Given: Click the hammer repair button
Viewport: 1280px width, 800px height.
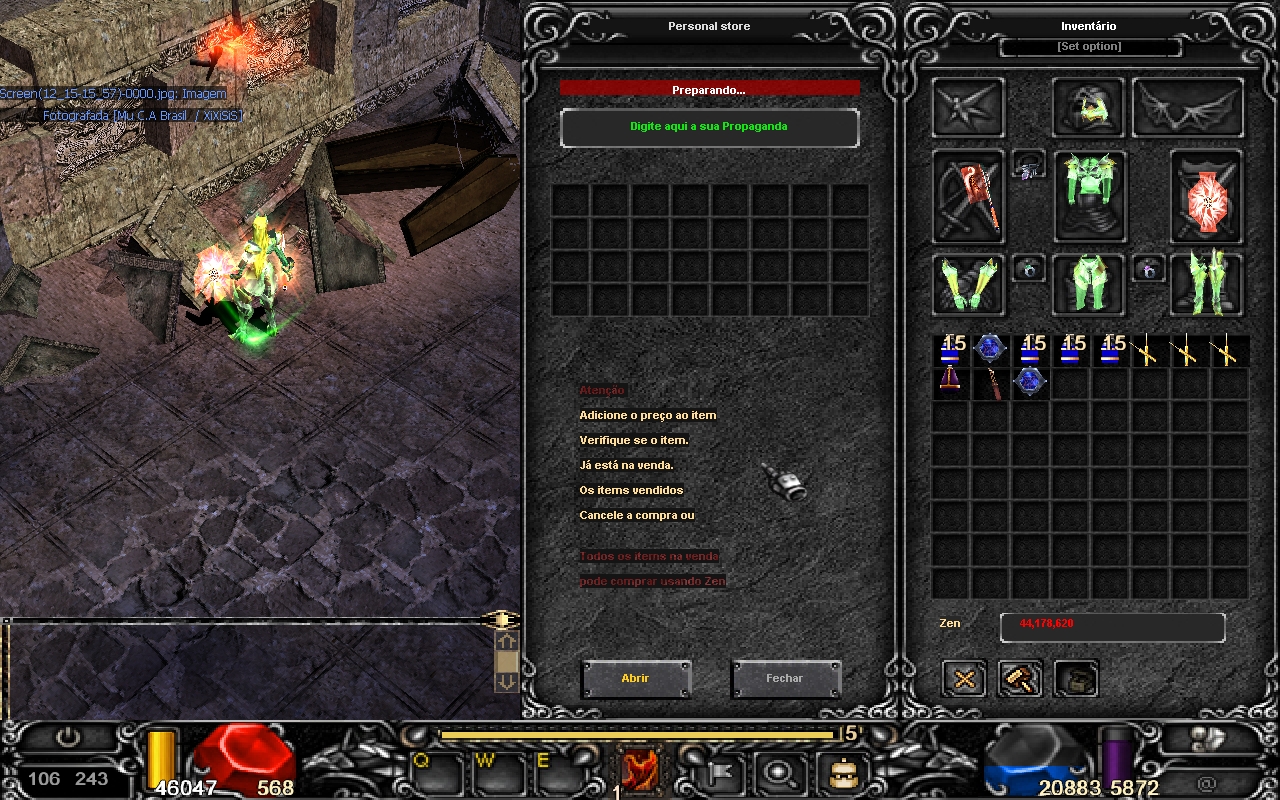Looking at the screenshot, I should coord(1020,679).
